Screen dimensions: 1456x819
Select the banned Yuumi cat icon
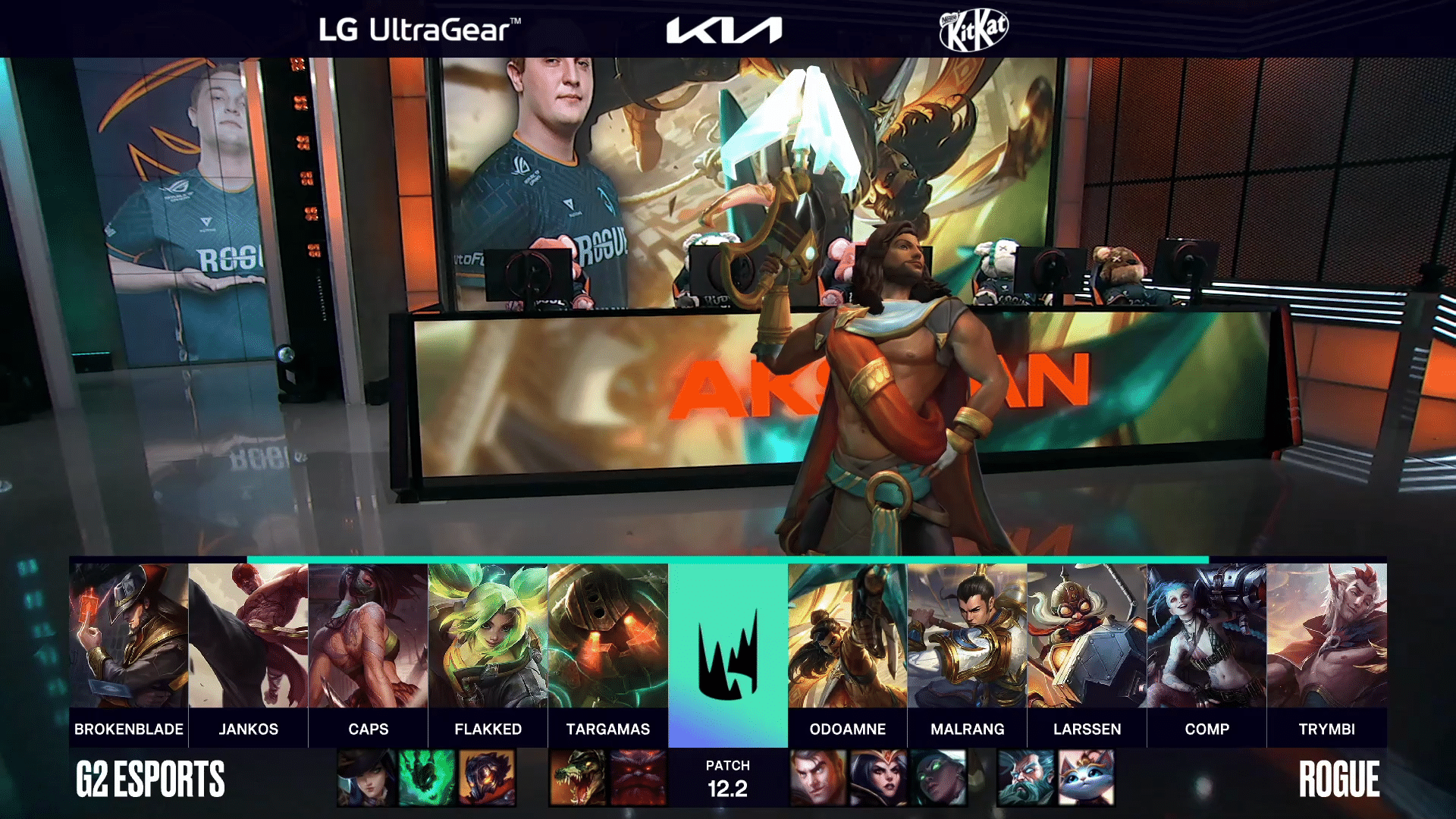click(x=1086, y=777)
